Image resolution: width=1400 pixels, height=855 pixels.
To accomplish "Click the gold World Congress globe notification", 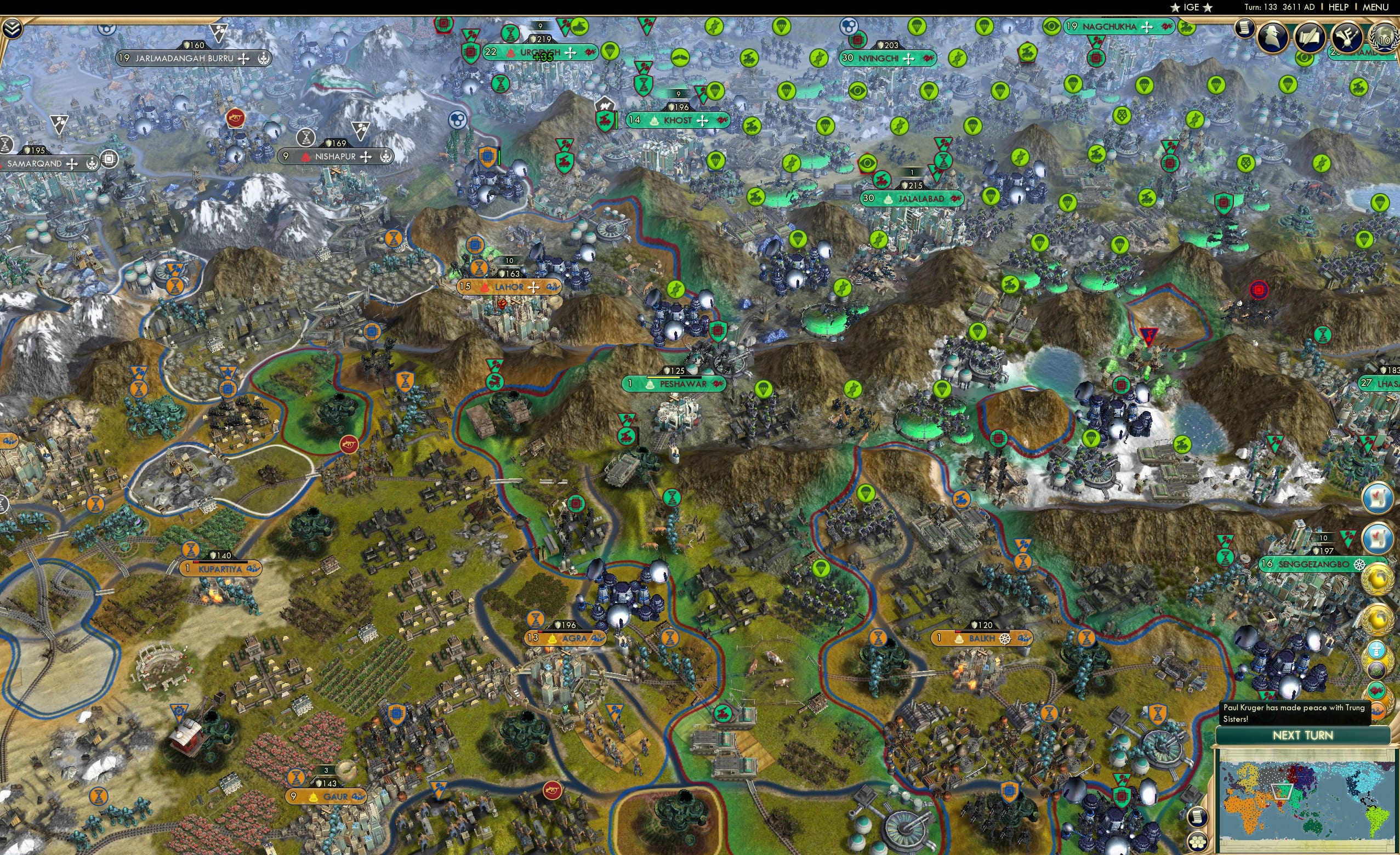I will click(x=1378, y=579).
